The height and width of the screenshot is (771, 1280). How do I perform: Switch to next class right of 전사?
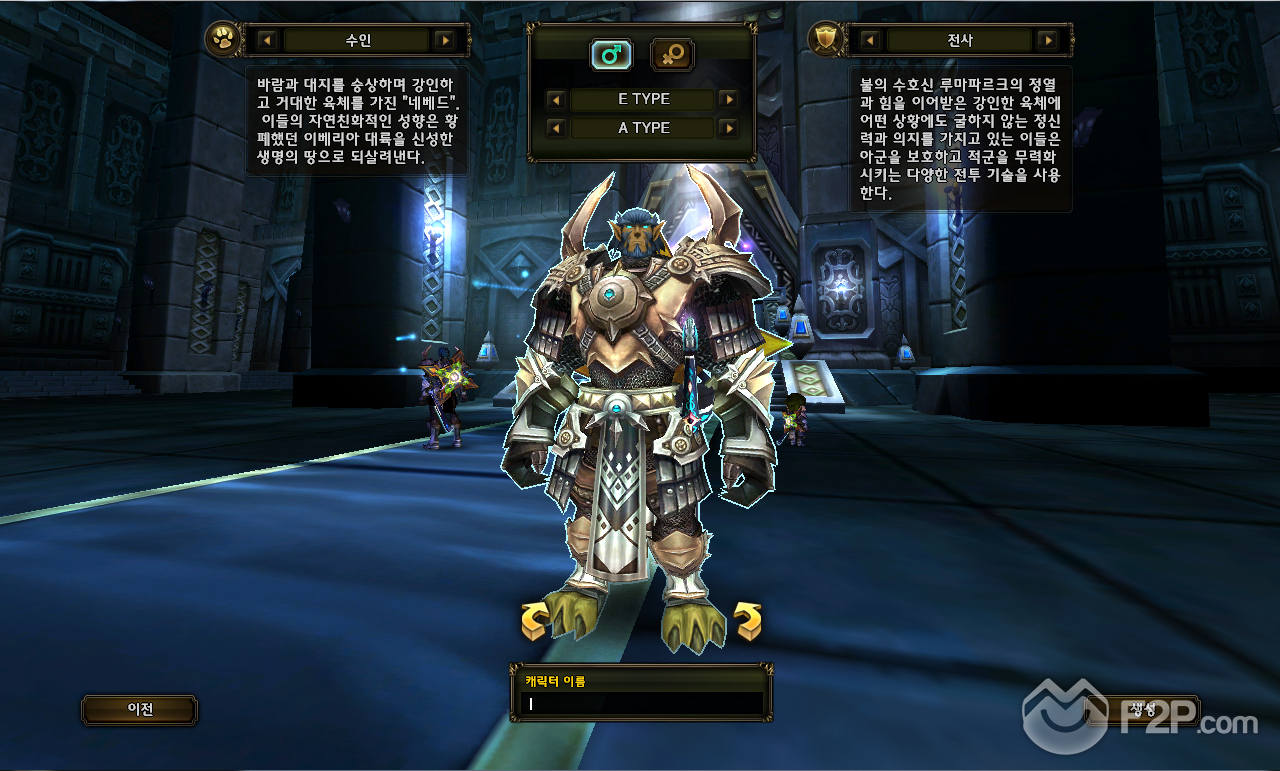click(1047, 41)
